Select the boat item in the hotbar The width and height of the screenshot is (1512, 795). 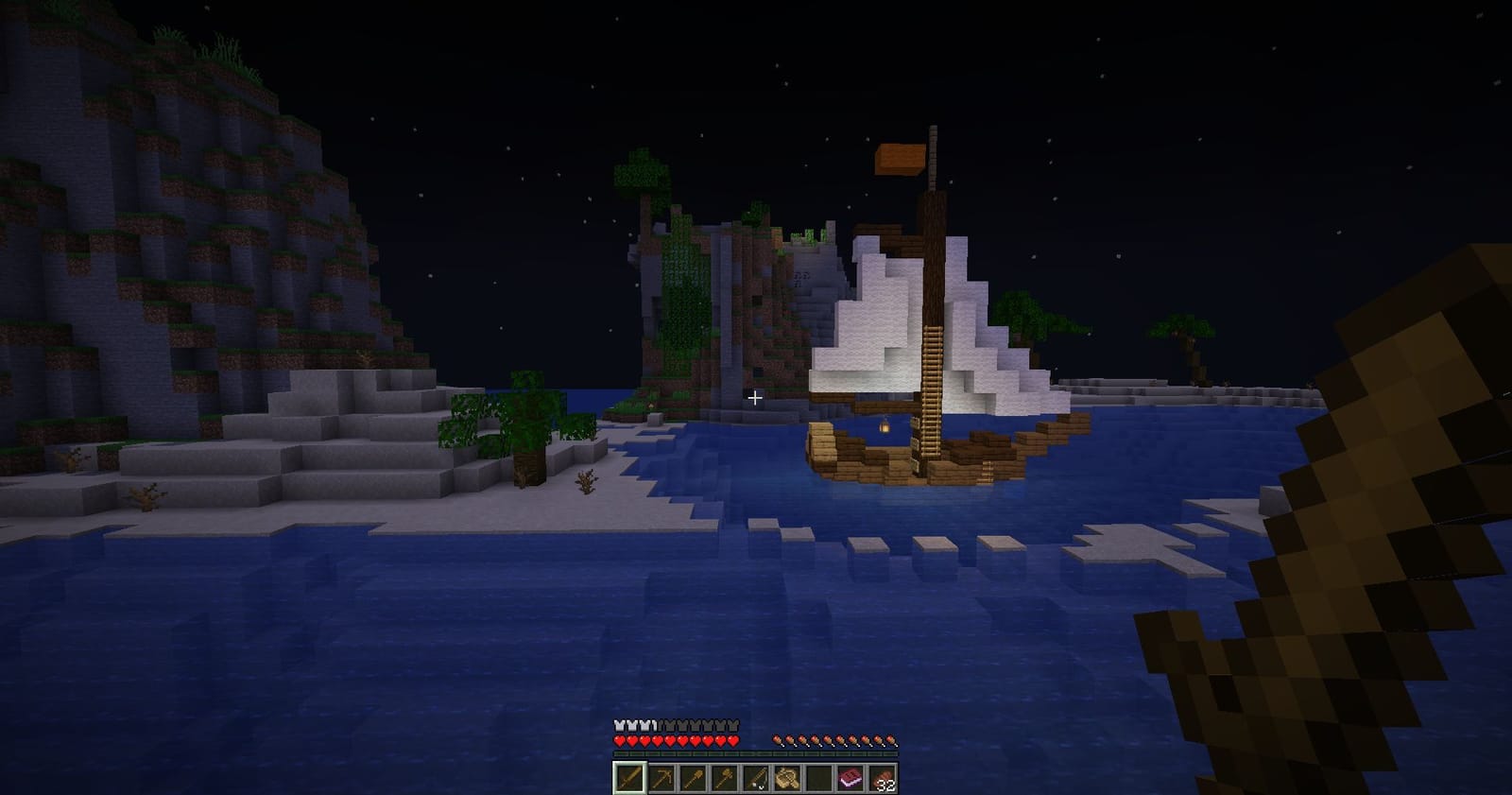[x=787, y=777]
